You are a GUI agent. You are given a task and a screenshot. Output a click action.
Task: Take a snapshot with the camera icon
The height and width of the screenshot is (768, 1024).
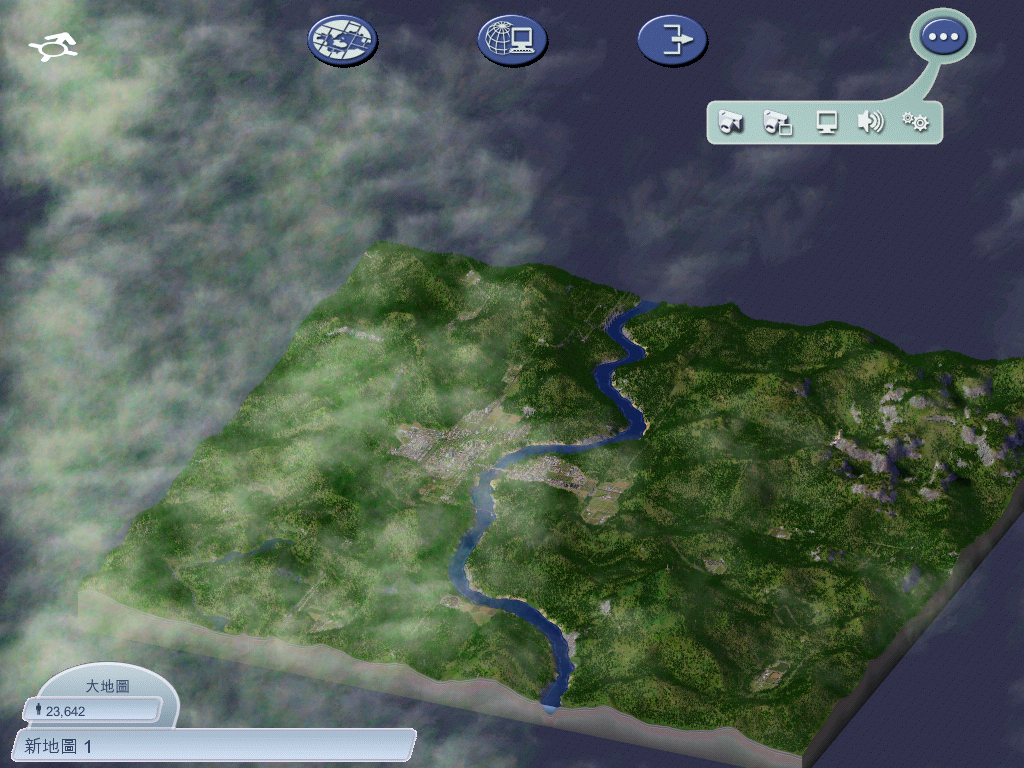tap(731, 123)
